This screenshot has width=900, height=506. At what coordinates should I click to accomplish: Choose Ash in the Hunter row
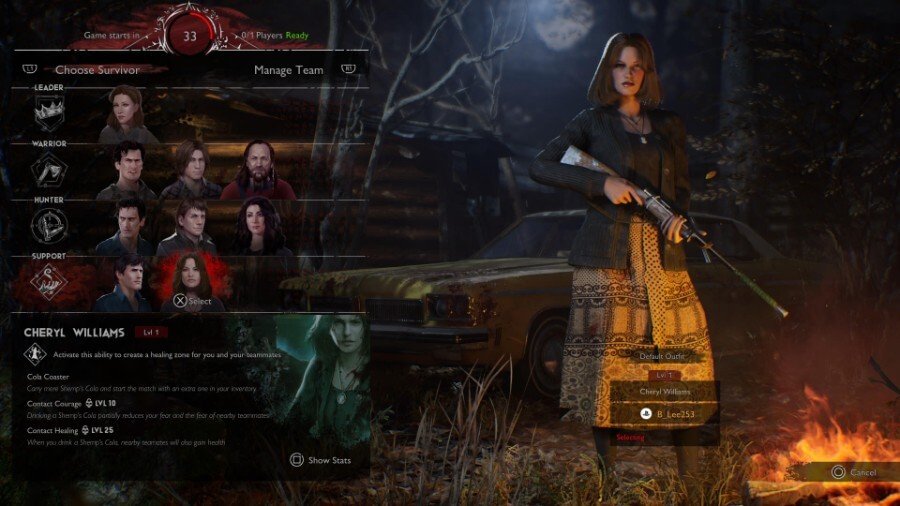click(126, 224)
